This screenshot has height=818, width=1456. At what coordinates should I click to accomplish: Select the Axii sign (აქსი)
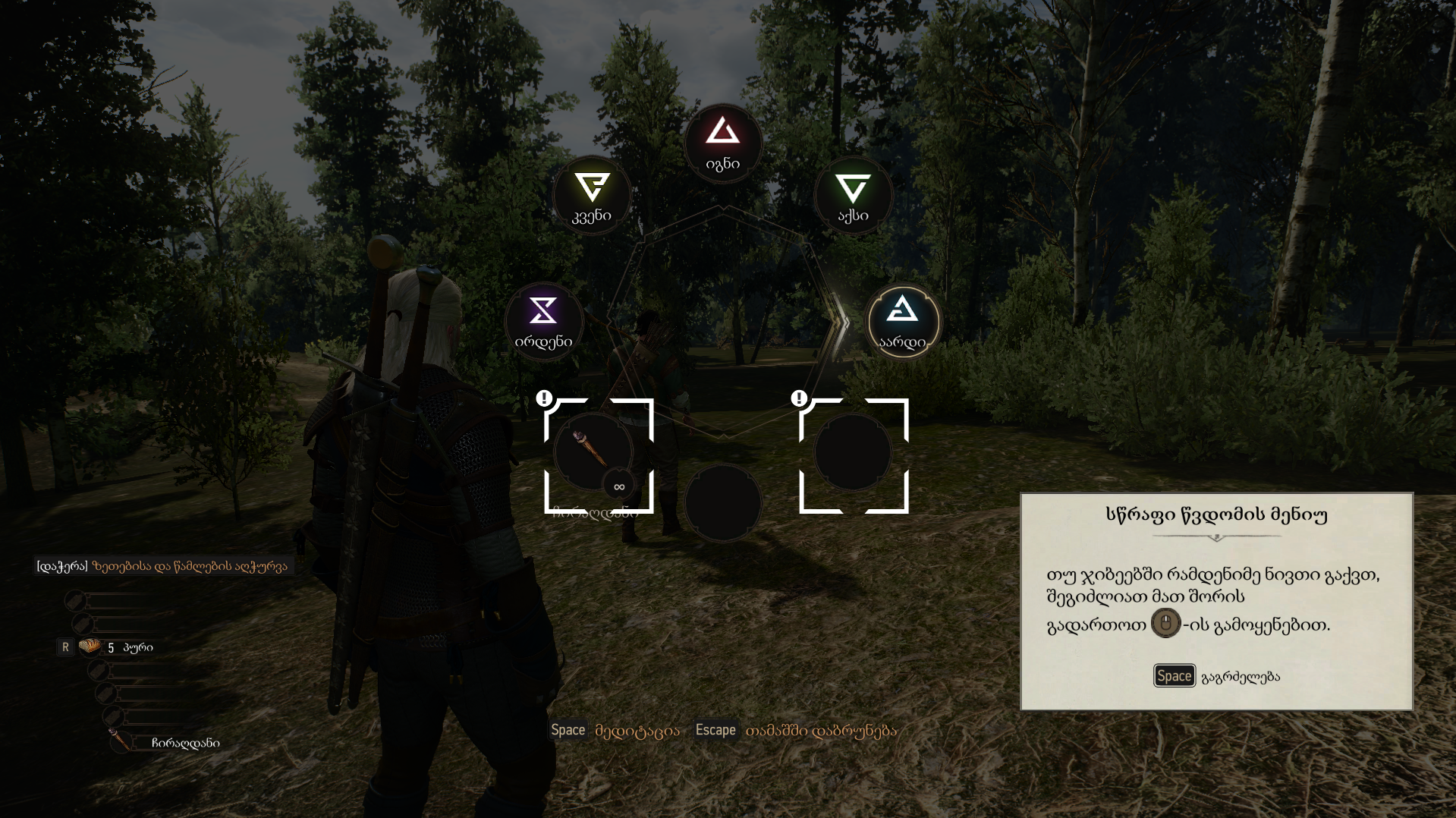tap(853, 195)
